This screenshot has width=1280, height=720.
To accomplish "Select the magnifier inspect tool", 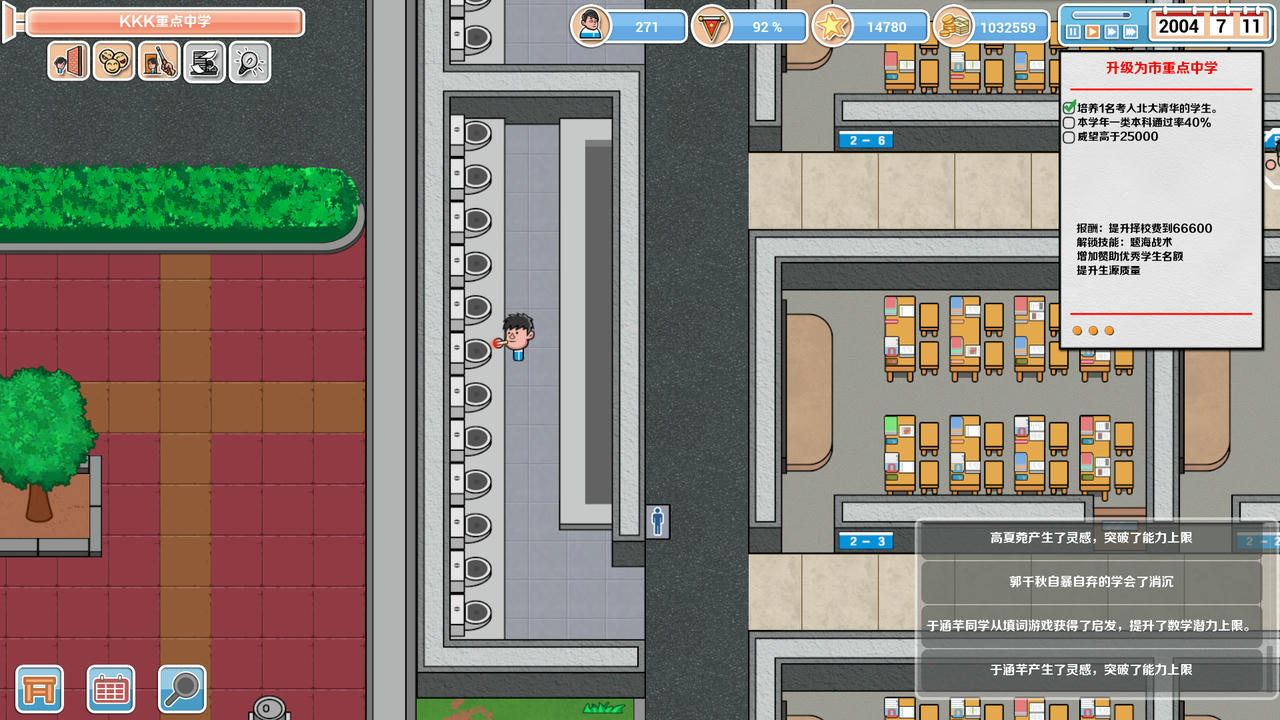I will pyautogui.click(x=182, y=690).
